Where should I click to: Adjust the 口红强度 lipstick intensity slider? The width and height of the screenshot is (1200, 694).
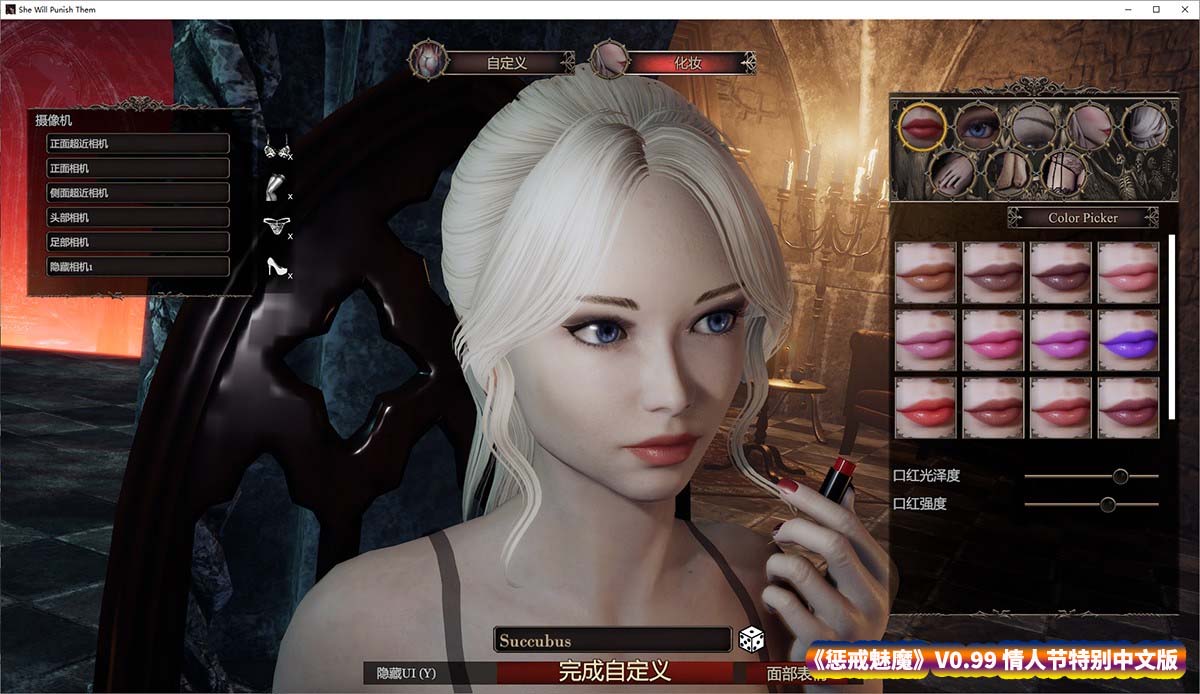tap(1108, 504)
